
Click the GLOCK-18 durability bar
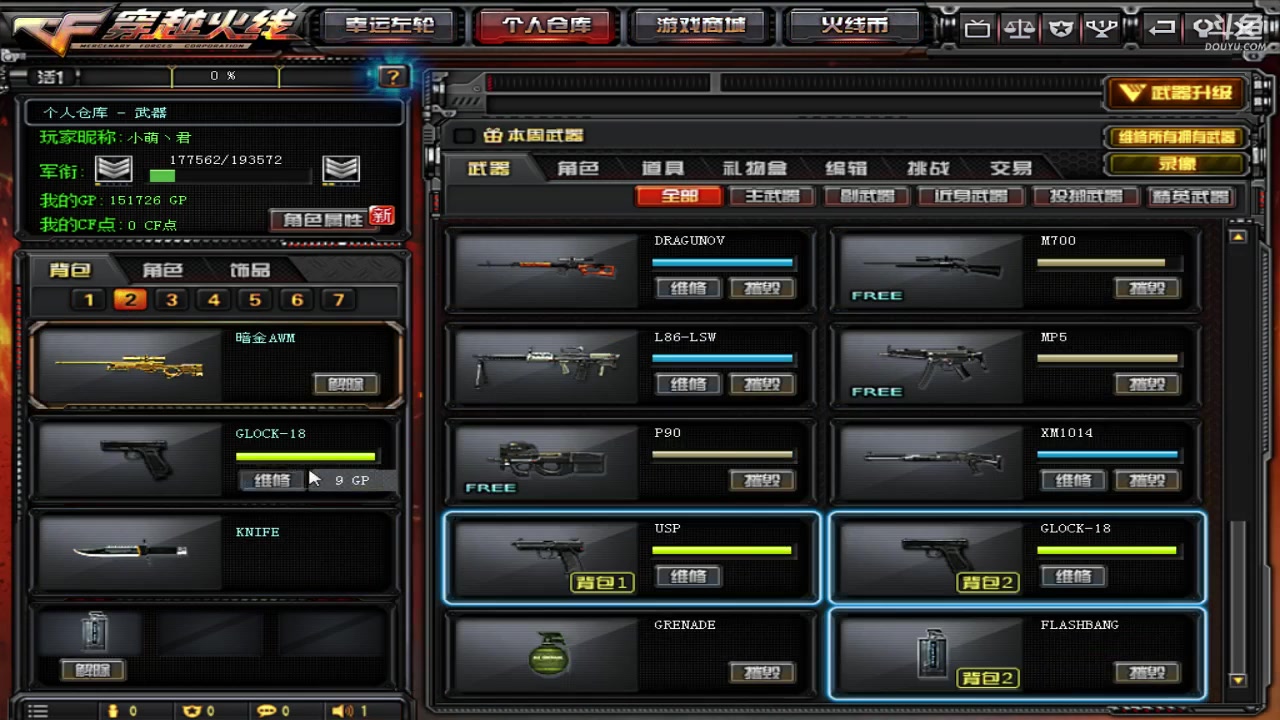[305, 457]
